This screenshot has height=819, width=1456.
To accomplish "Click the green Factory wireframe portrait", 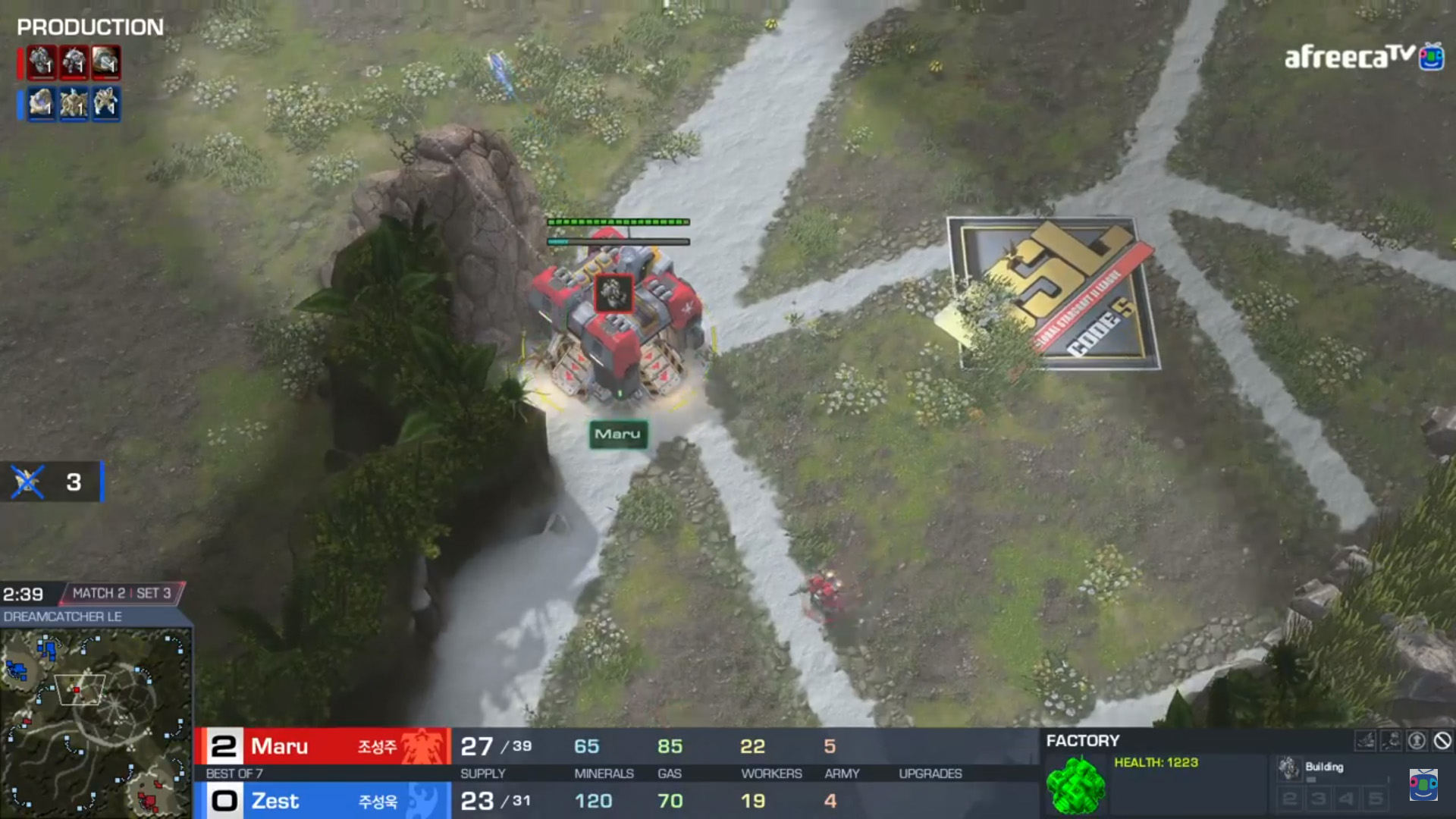I will click(1075, 786).
